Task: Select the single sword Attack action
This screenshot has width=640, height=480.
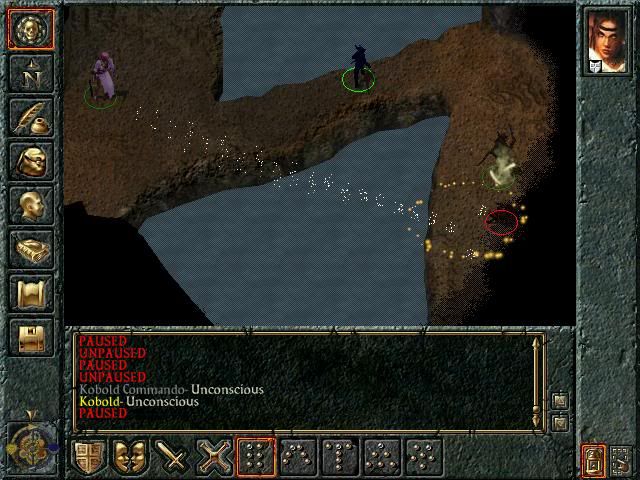Action: 173,457
